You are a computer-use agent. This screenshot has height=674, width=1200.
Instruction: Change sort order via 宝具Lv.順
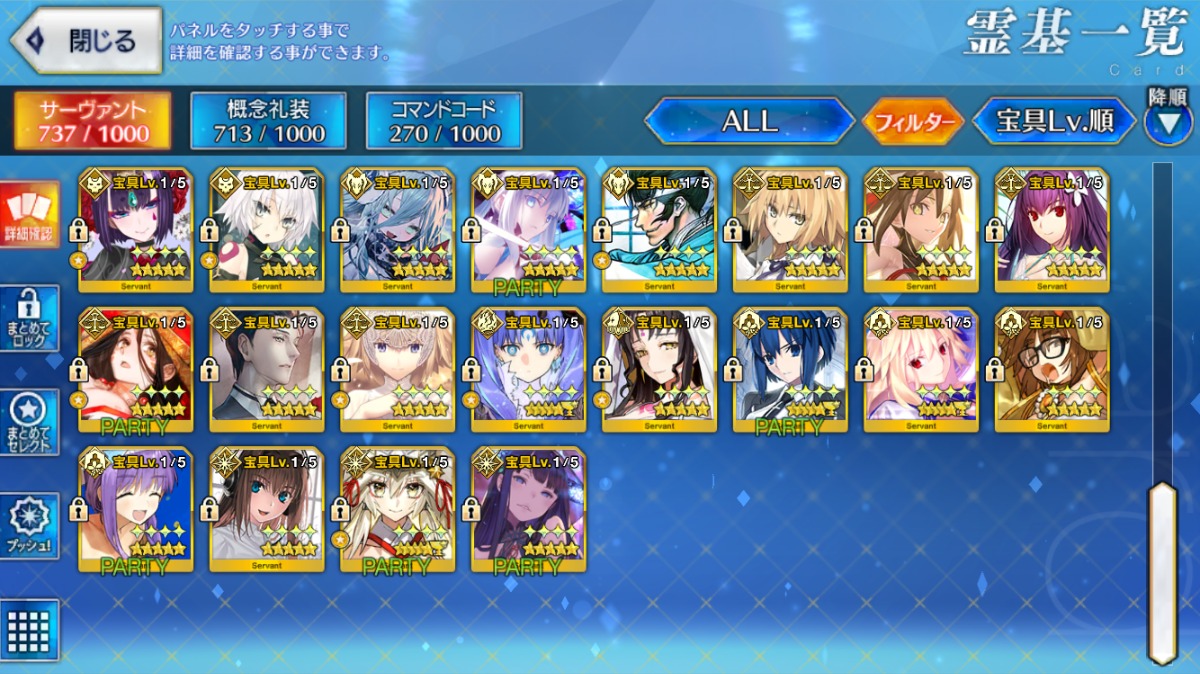click(1055, 121)
